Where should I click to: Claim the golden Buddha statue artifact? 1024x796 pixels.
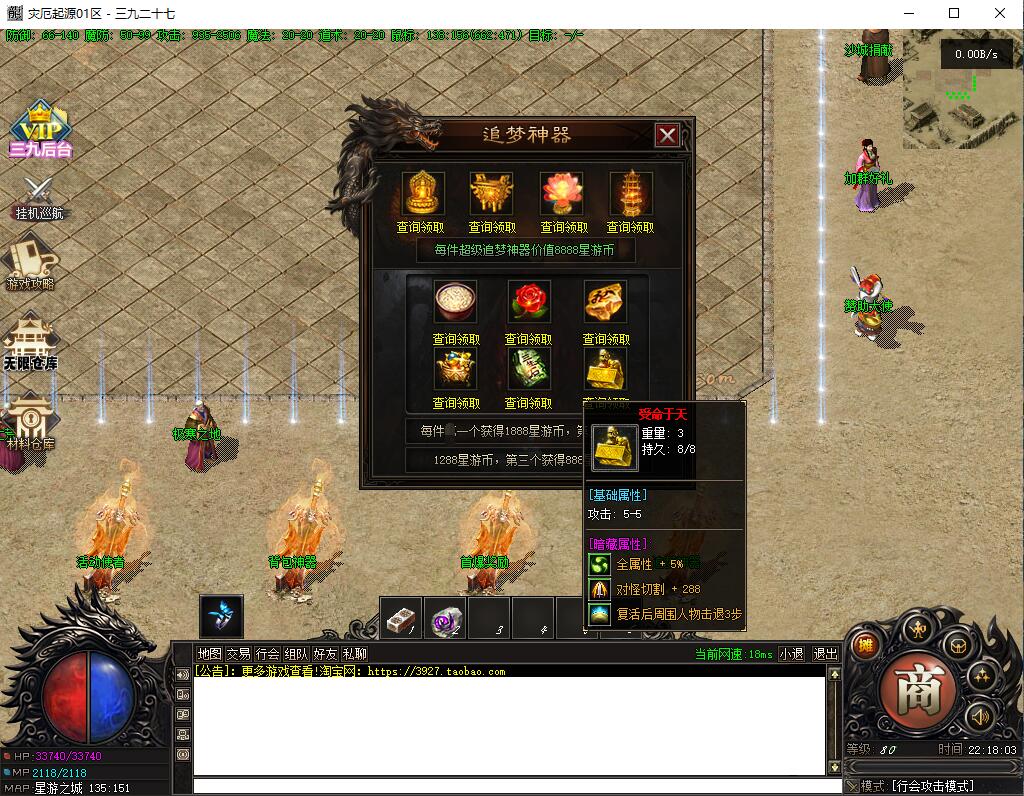423,193
